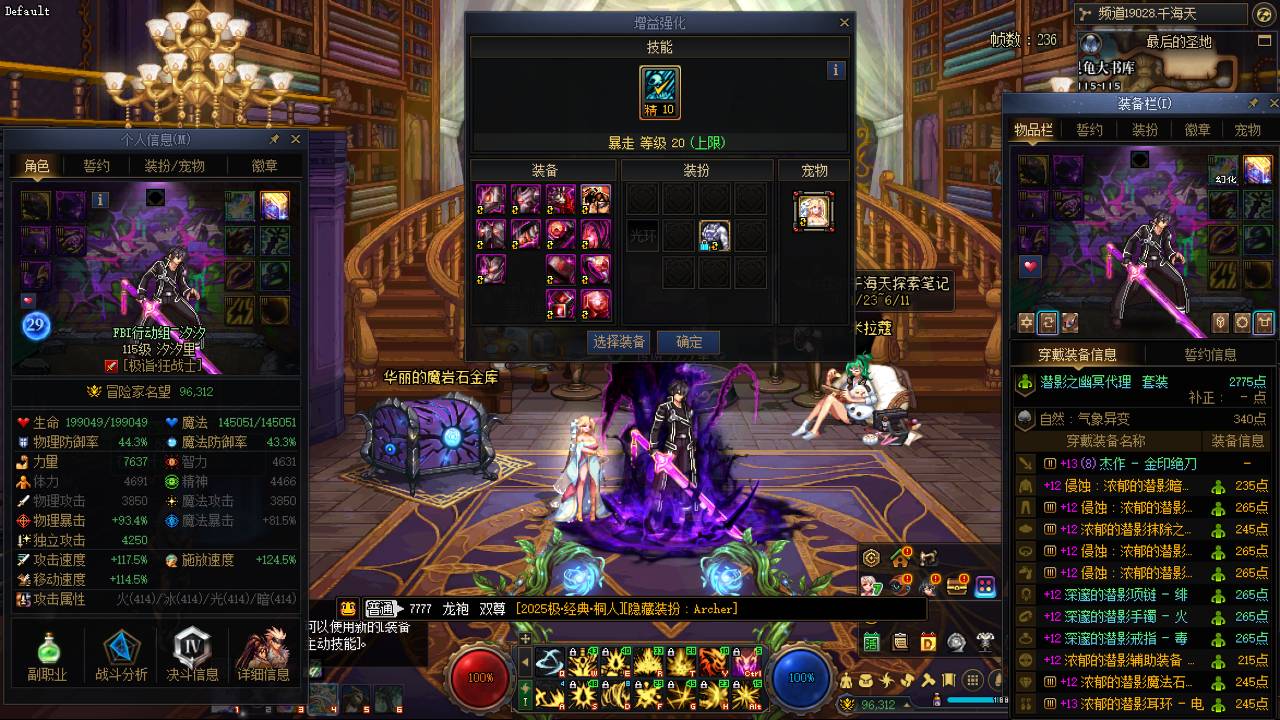1280x720 pixels.
Task: Switch to the 宠物 tab in equipment window
Action: pyautogui.click(x=1247, y=130)
